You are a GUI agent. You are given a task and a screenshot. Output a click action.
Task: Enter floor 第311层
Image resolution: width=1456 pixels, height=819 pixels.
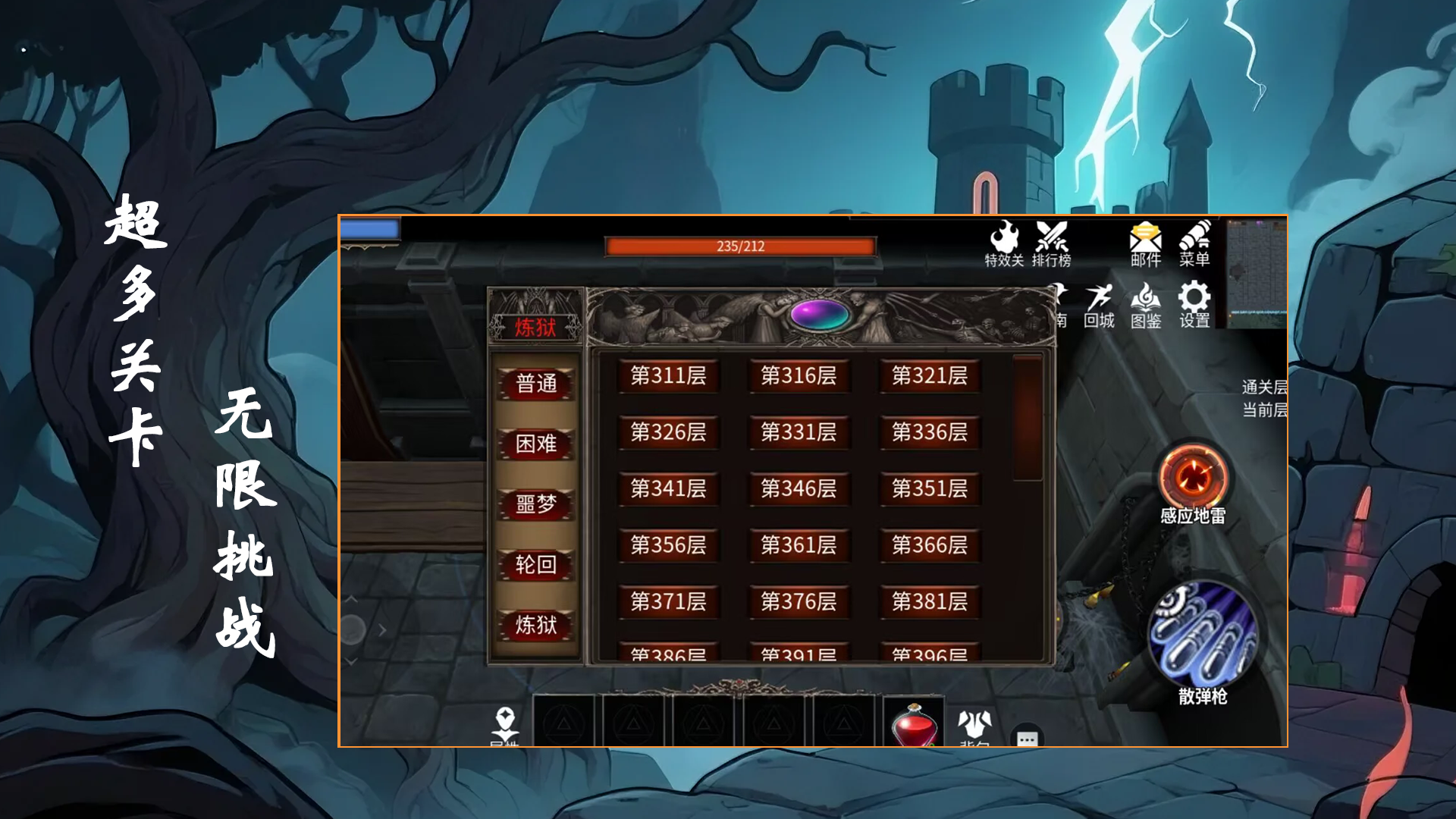click(668, 375)
